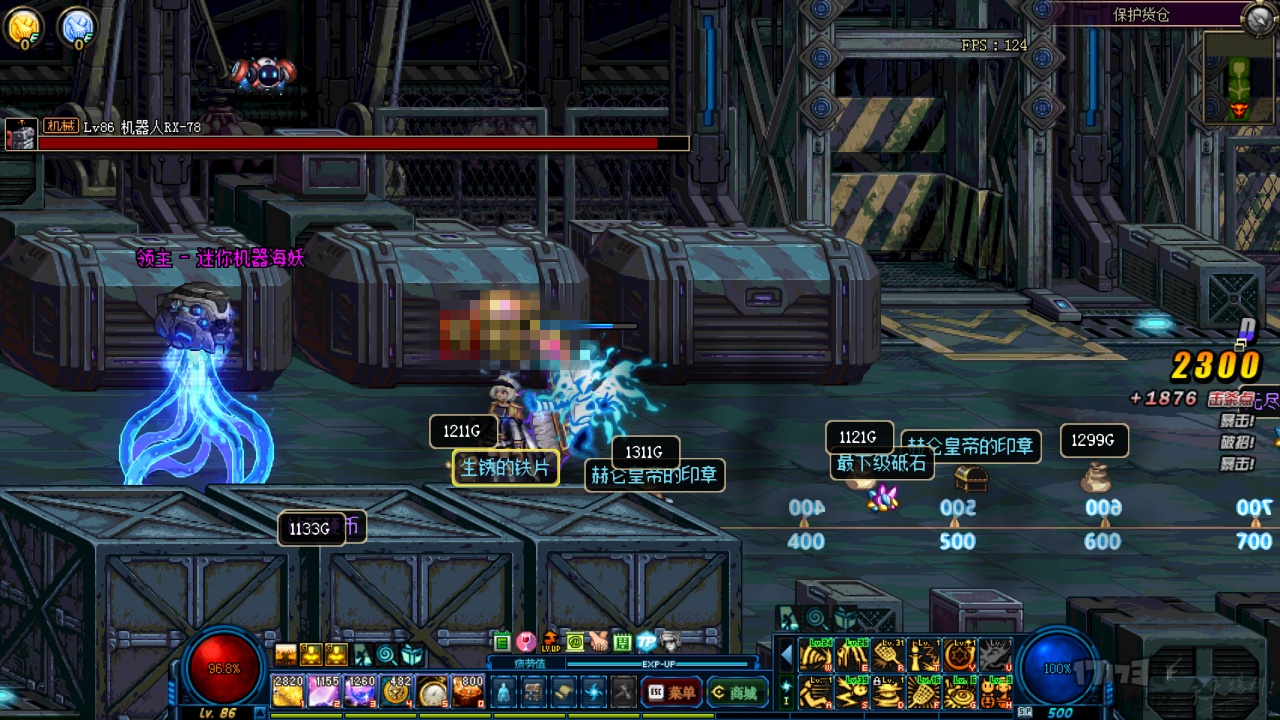
Task: Use the pocket watch quickslot item
Action: point(433,691)
